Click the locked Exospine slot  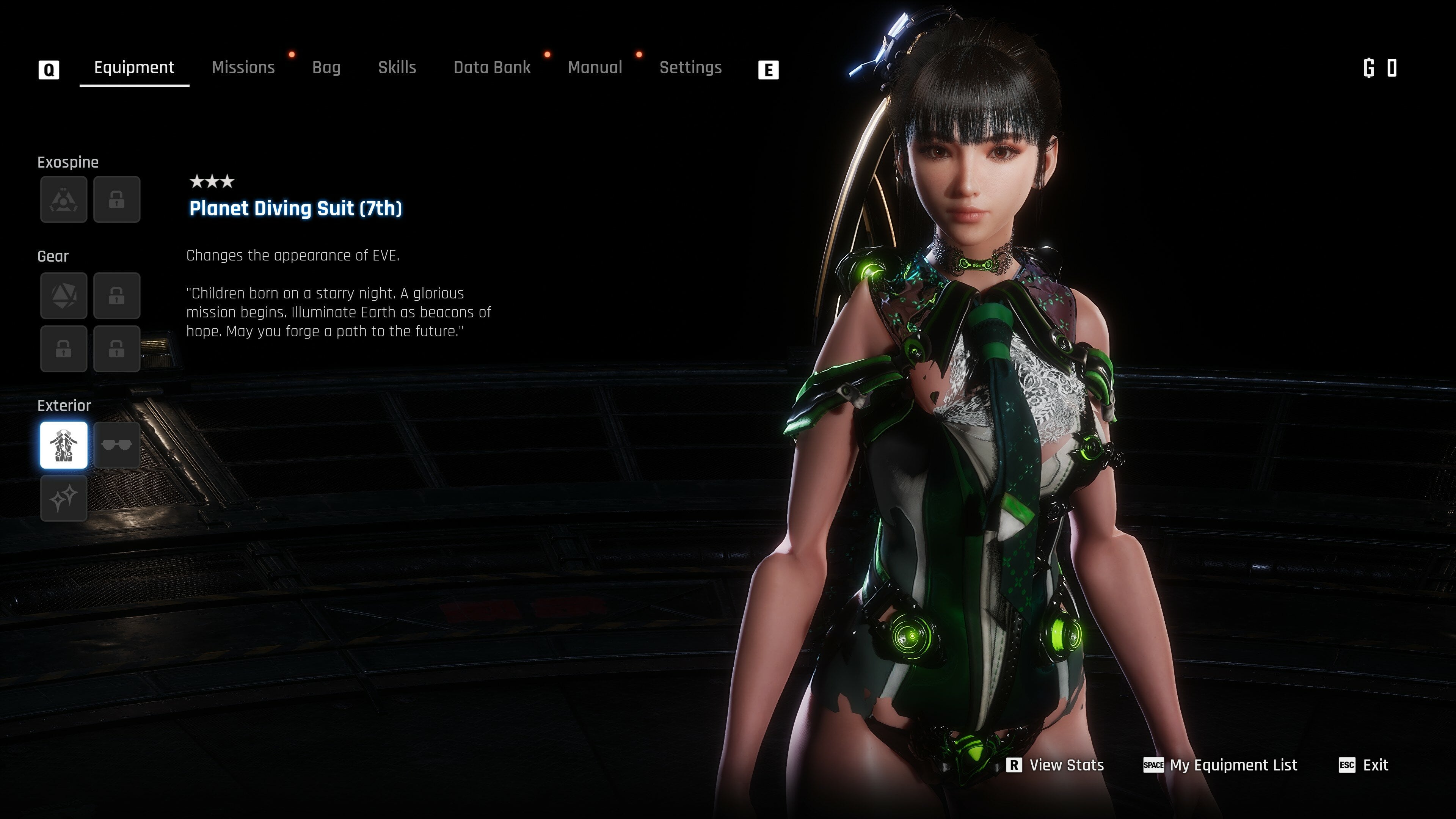[117, 199]
